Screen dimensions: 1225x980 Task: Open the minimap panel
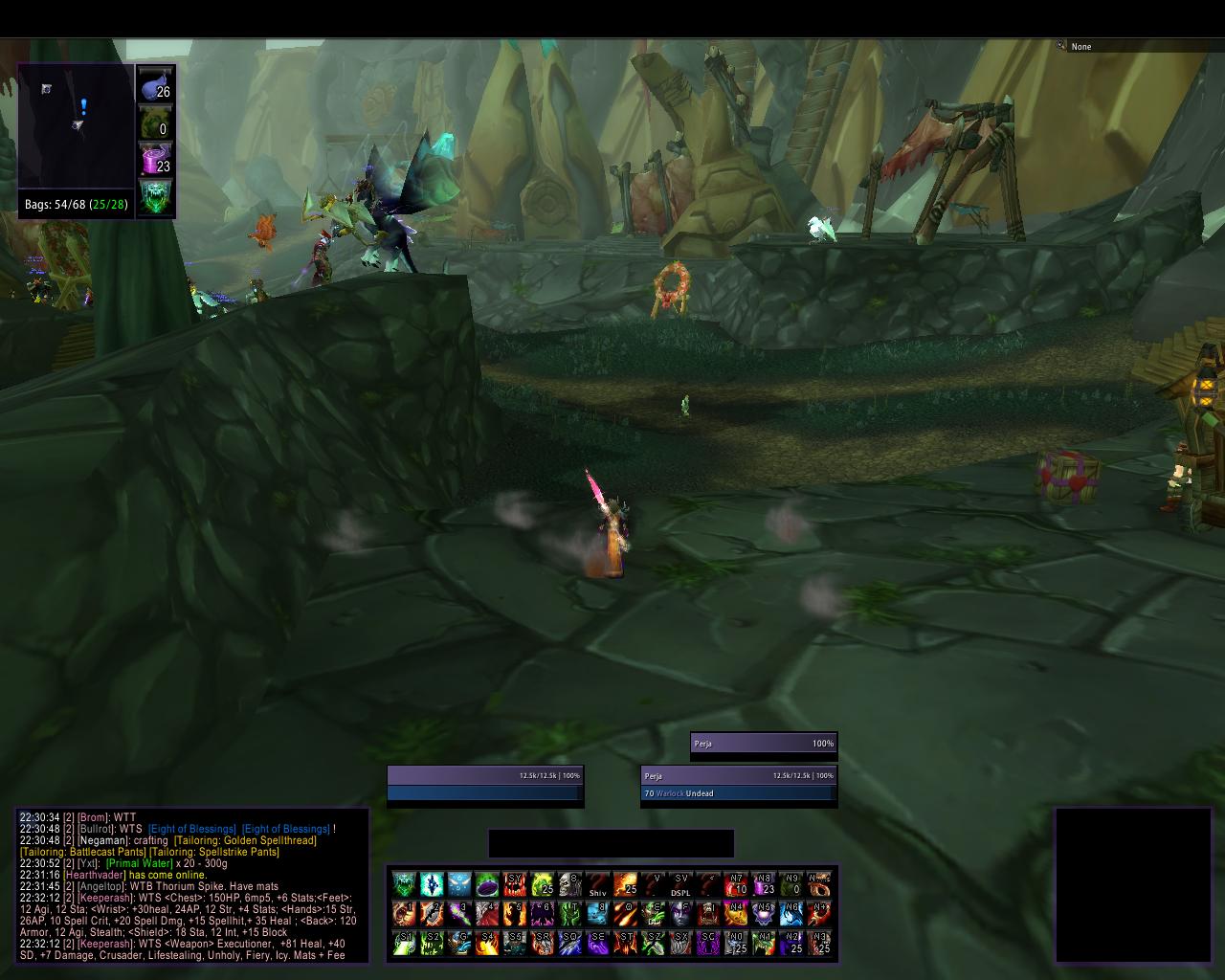pyautogui.click(x=76, y=125)
